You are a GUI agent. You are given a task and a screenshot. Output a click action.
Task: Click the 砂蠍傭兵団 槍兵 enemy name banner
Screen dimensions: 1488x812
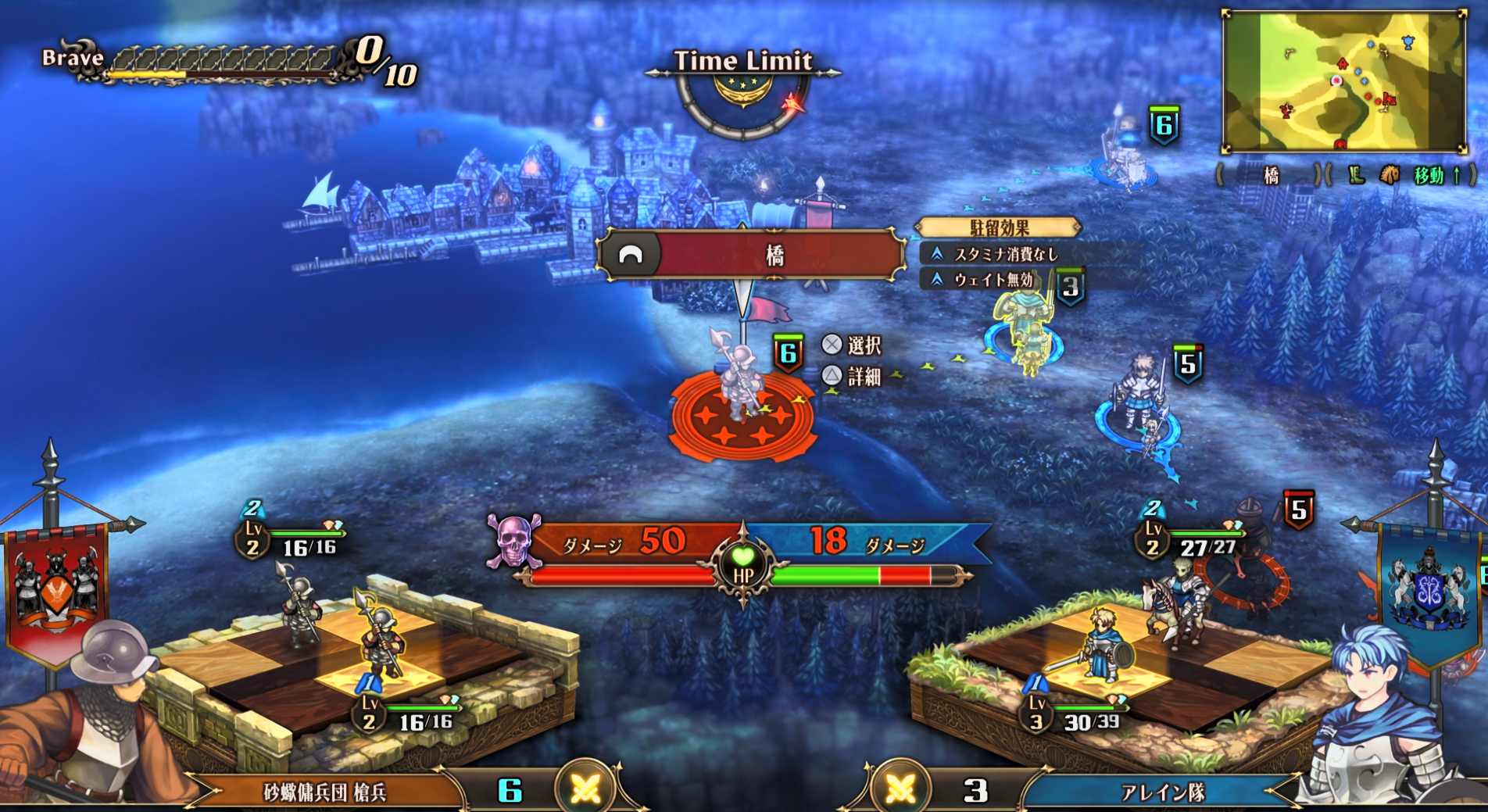click(x=324, y=792)
